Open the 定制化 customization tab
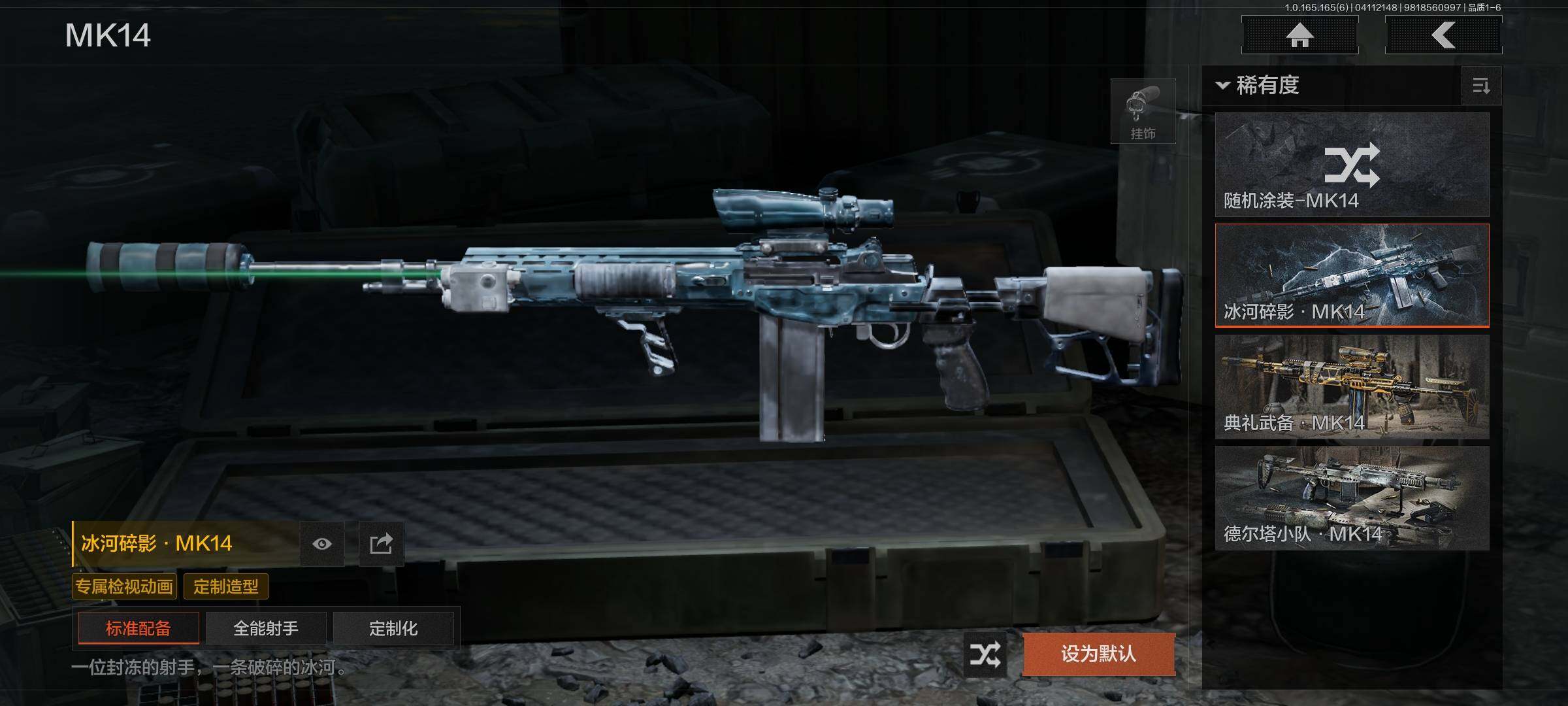This screenshot has width=1568, height=706. click(393, 628)
